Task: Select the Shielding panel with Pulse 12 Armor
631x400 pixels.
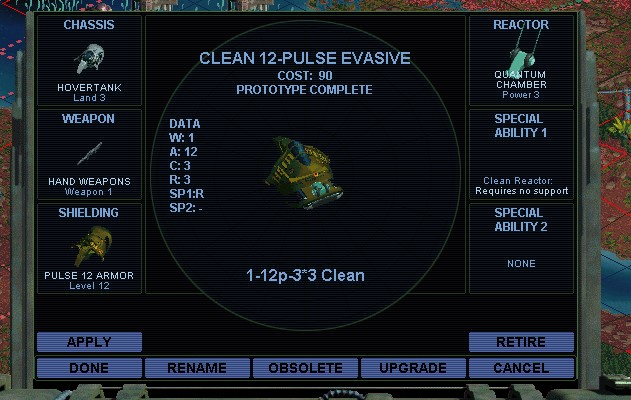Action: pos(89,248)
